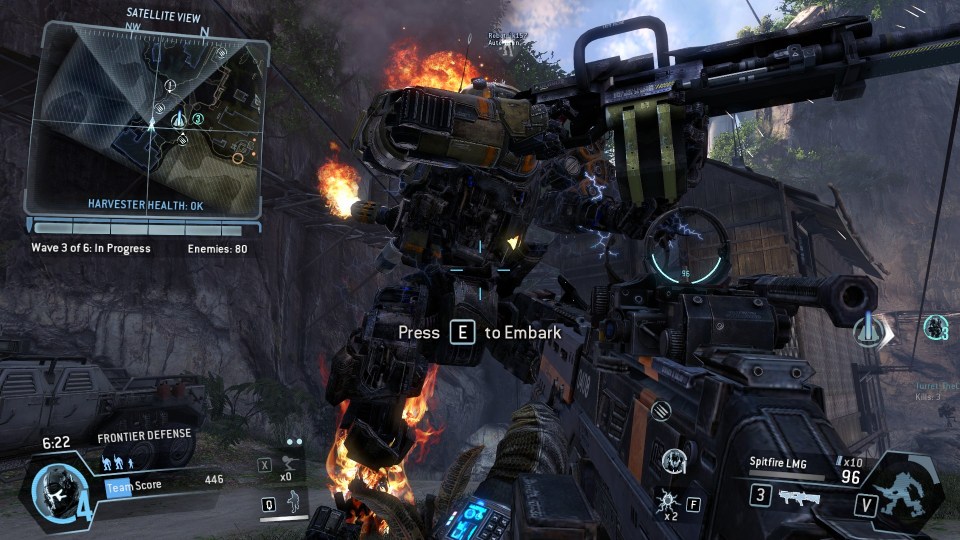
Task: Click the pilot melee kick icon
Action: (x=289, y=464)
